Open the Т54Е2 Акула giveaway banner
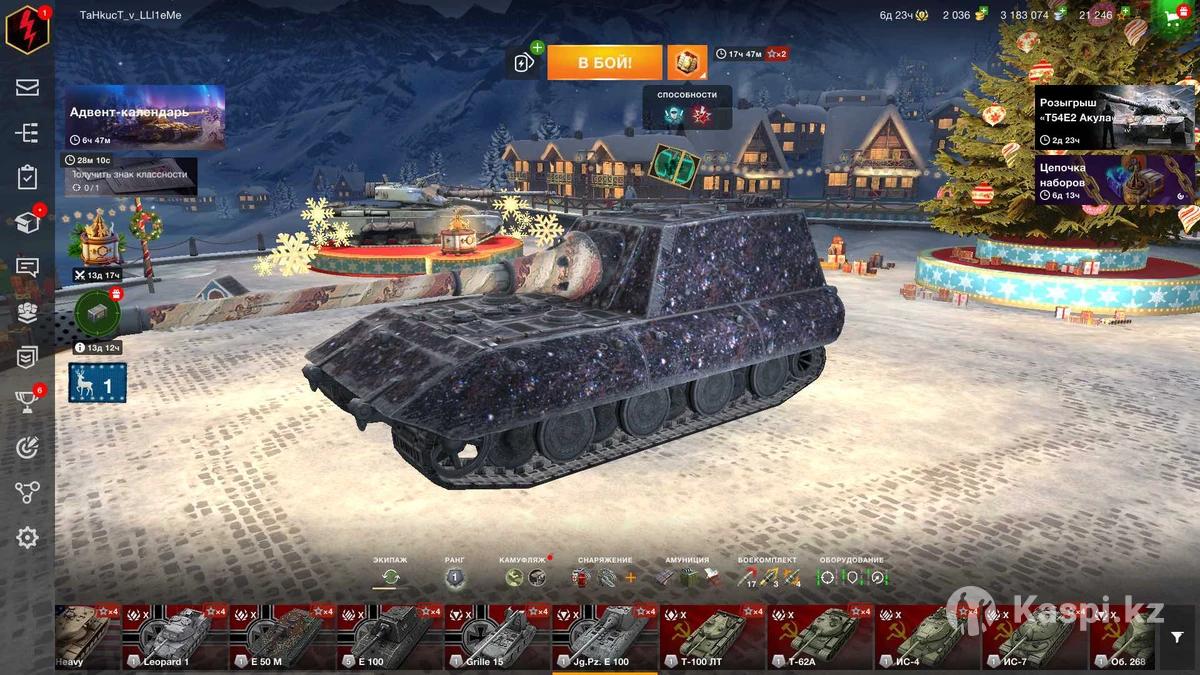 (x=1114, y=118)
